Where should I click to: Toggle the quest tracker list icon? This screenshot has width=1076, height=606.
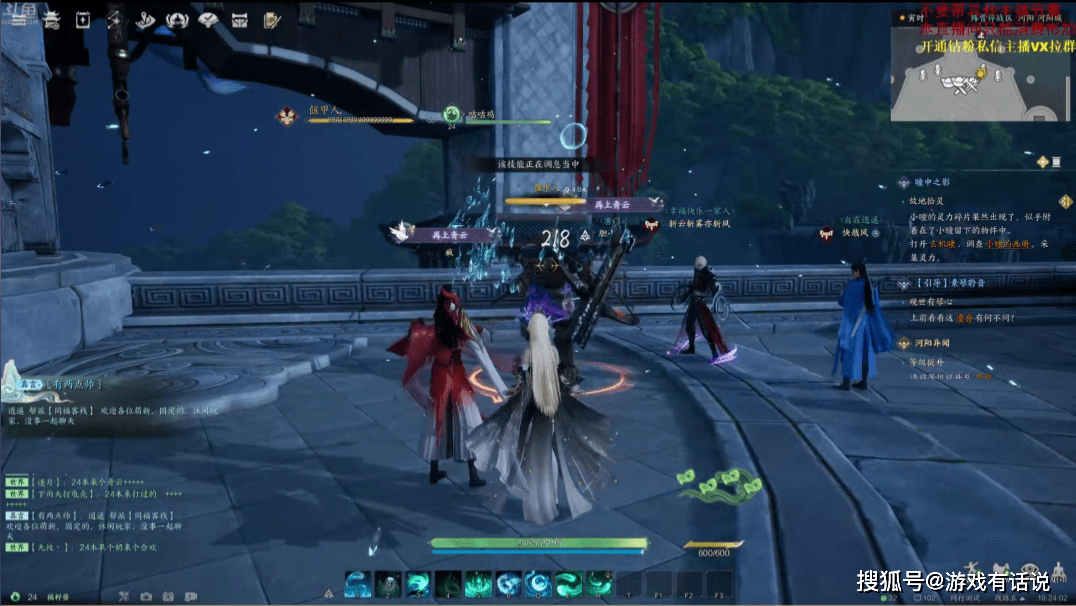[x=1043, y=161]
